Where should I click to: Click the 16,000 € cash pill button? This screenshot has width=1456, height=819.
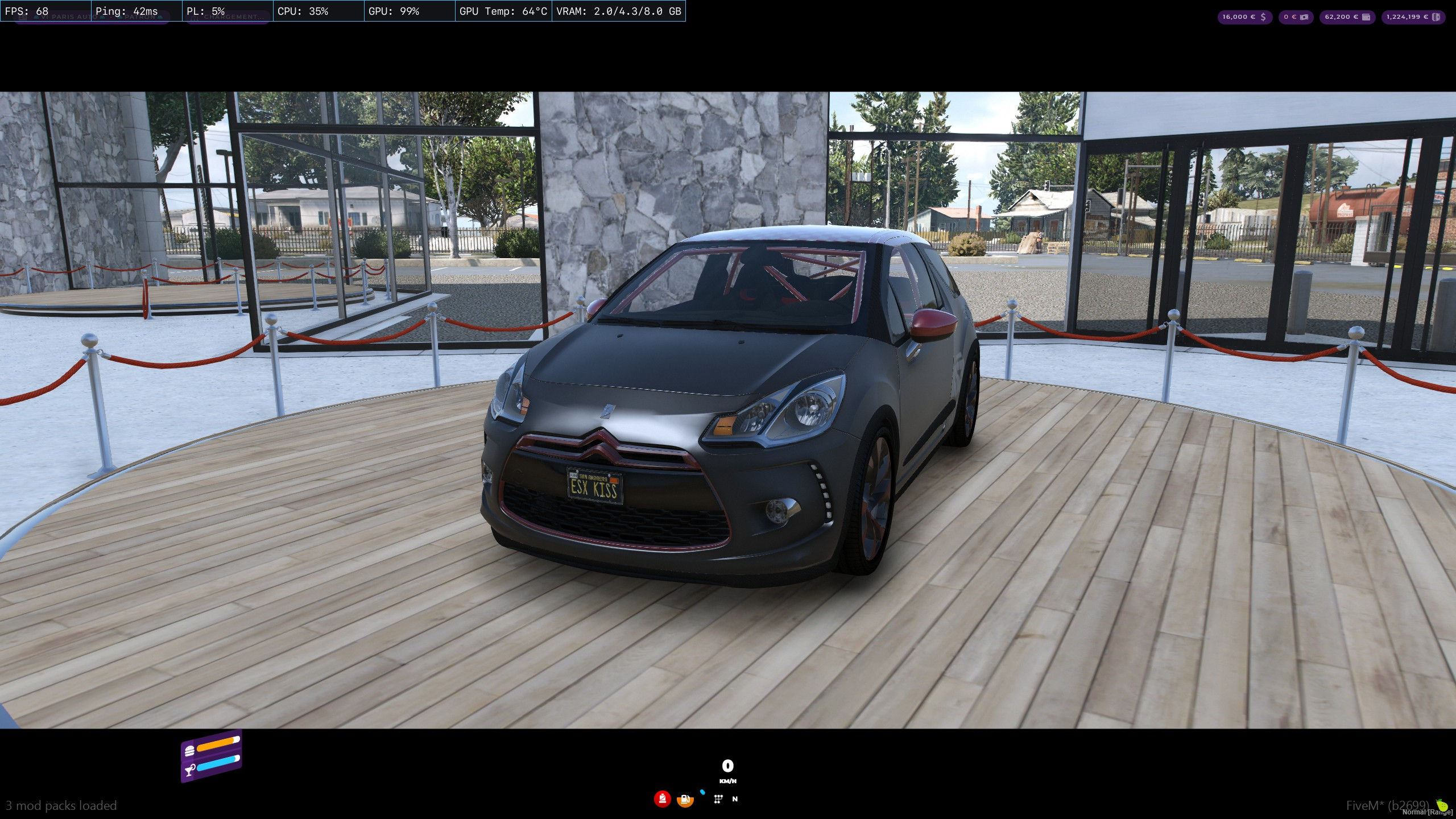click(1245, 17)
